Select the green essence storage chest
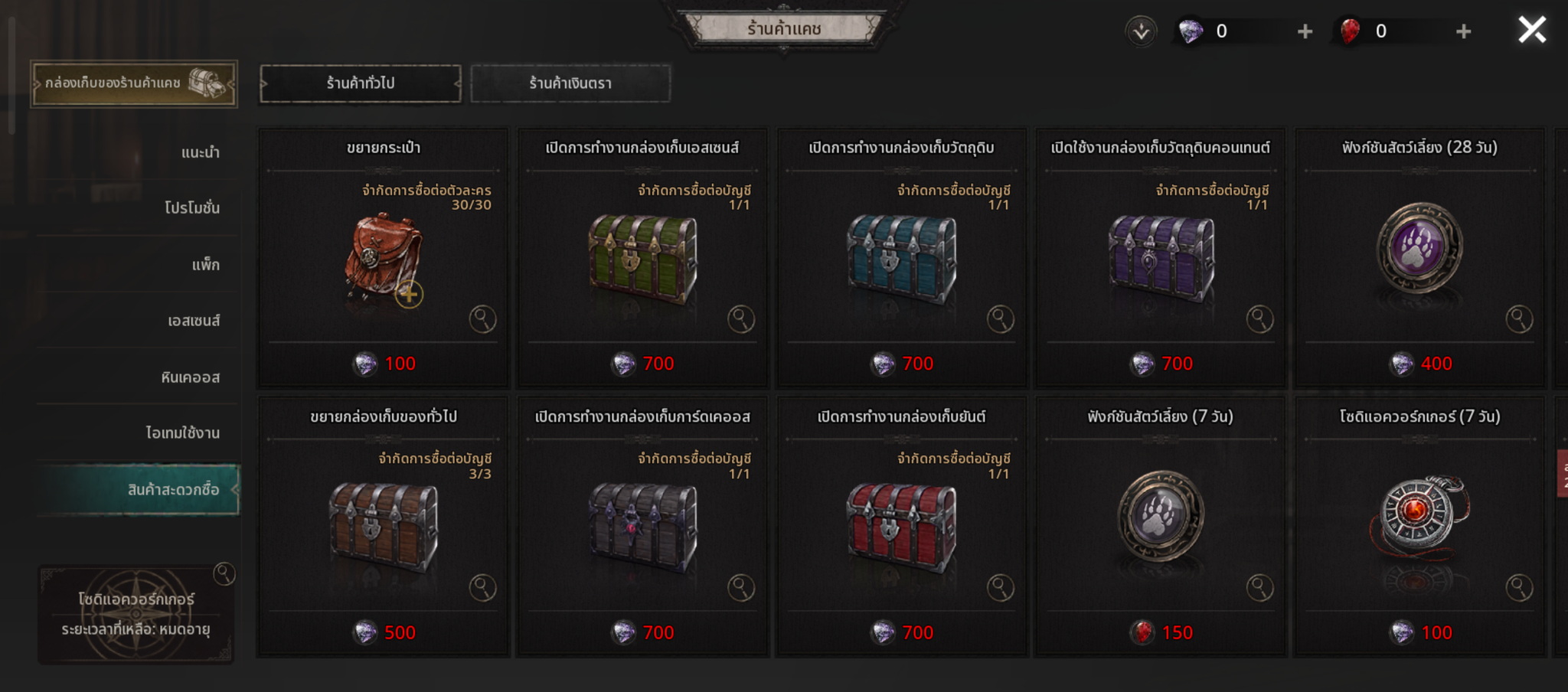The image size is (1568, 692). coord(642,259)
